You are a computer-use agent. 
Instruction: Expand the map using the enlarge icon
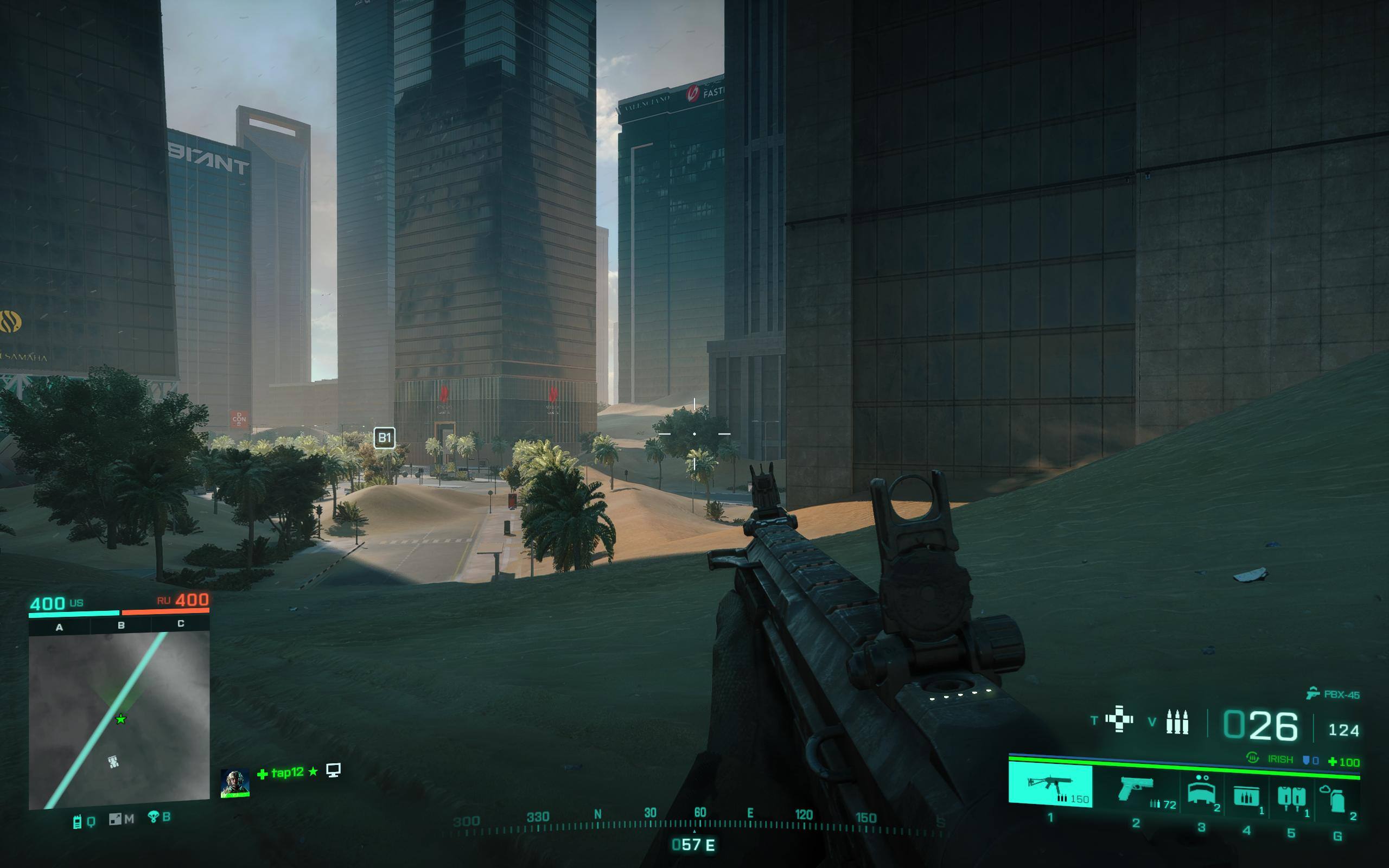115,819
